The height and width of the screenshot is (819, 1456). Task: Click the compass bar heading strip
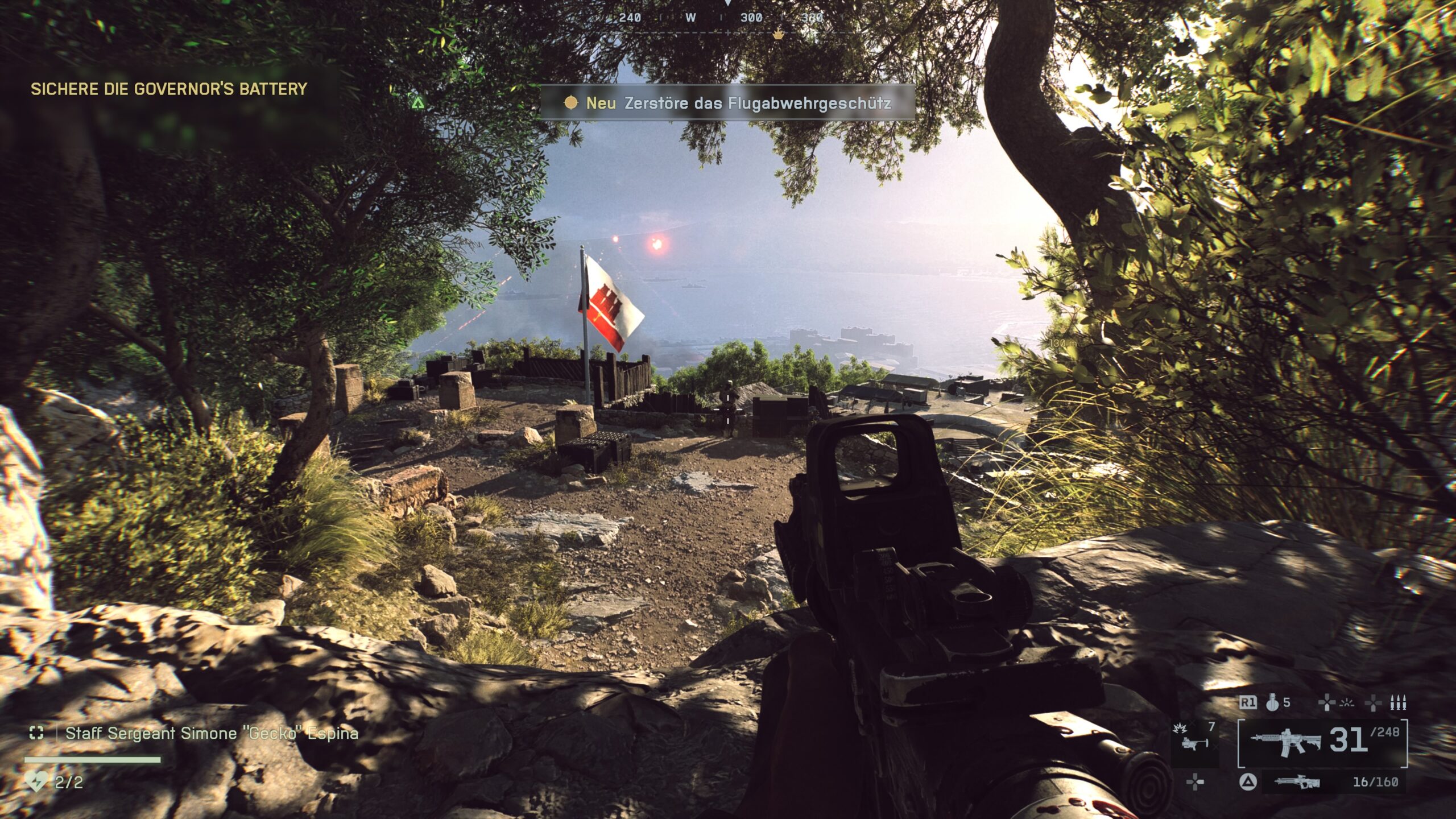point(728,18)
